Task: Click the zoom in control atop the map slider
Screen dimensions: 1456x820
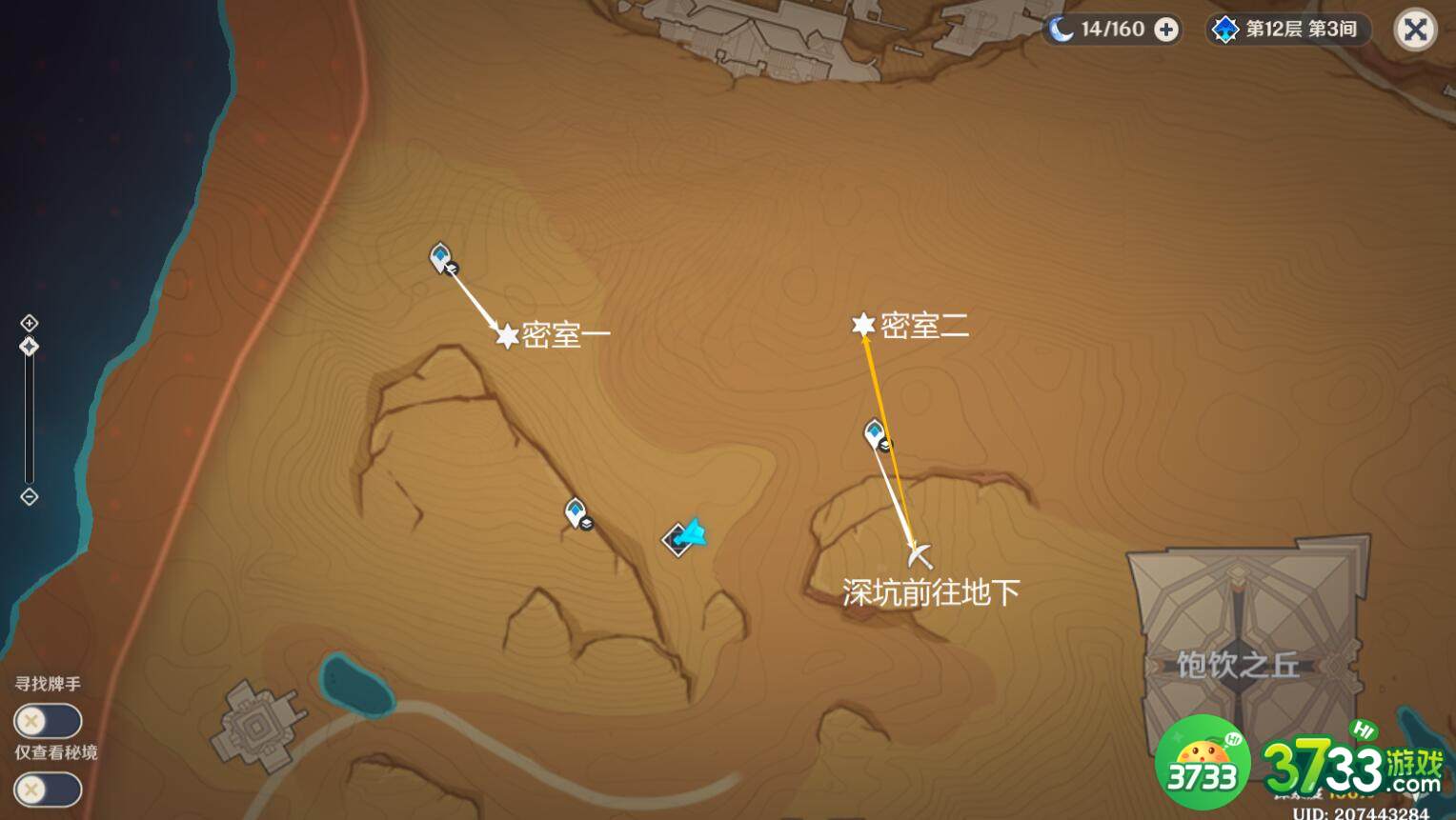Action: click(30, 322)
